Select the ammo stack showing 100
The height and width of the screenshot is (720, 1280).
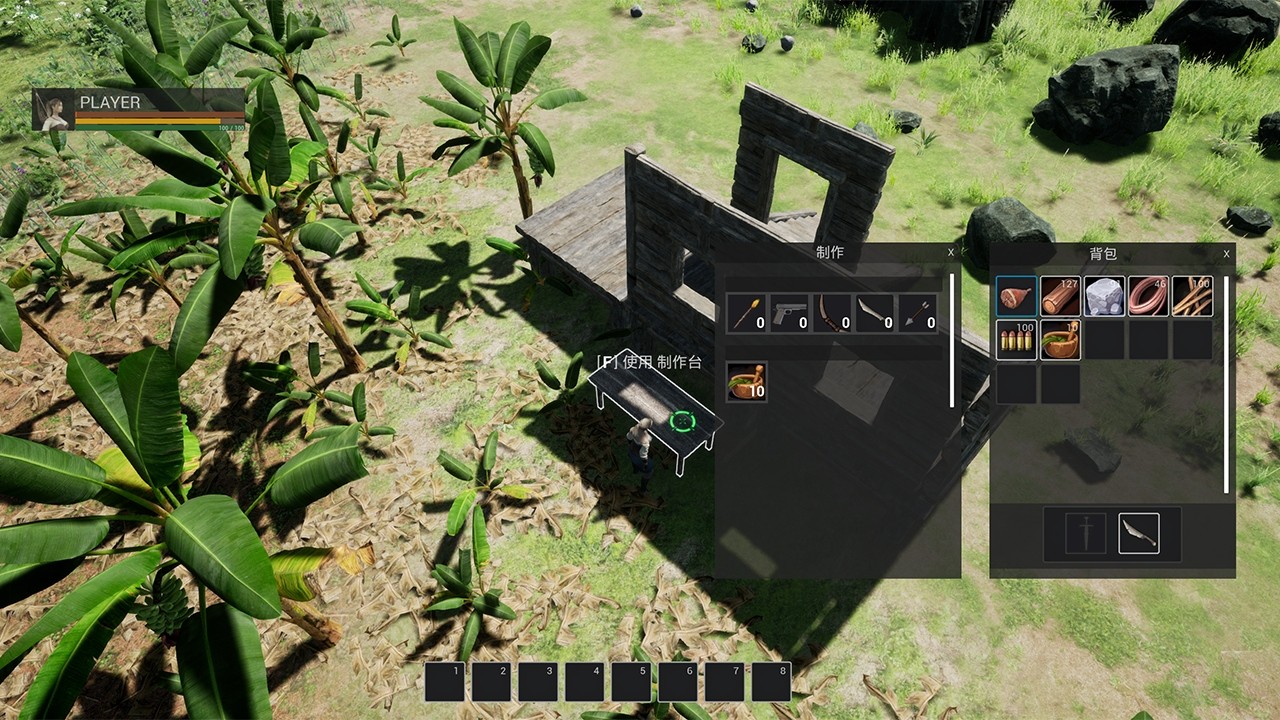[1016, 339]
